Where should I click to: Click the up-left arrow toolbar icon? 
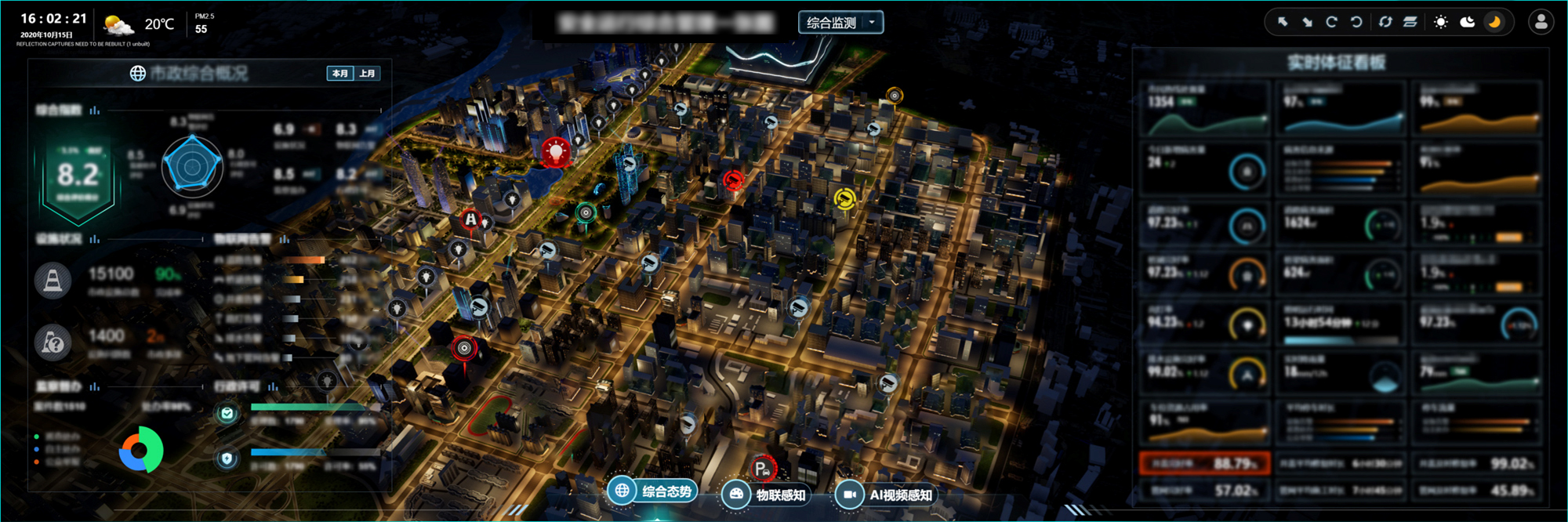(x=1283, y=22)
